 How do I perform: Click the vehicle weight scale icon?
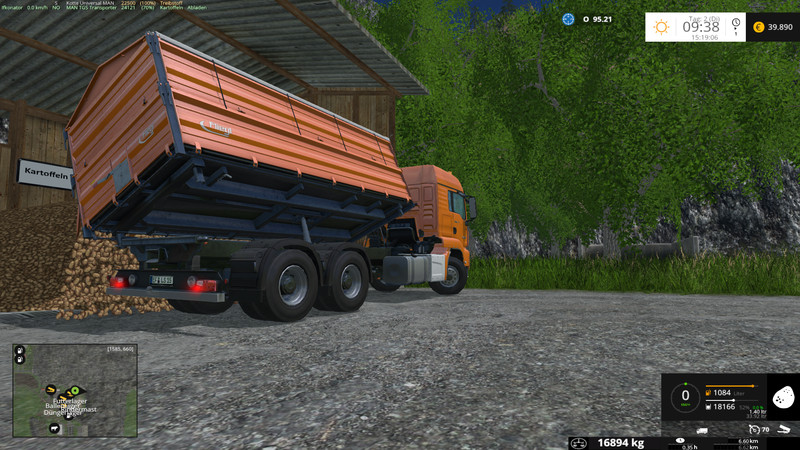tap(580, 442)
